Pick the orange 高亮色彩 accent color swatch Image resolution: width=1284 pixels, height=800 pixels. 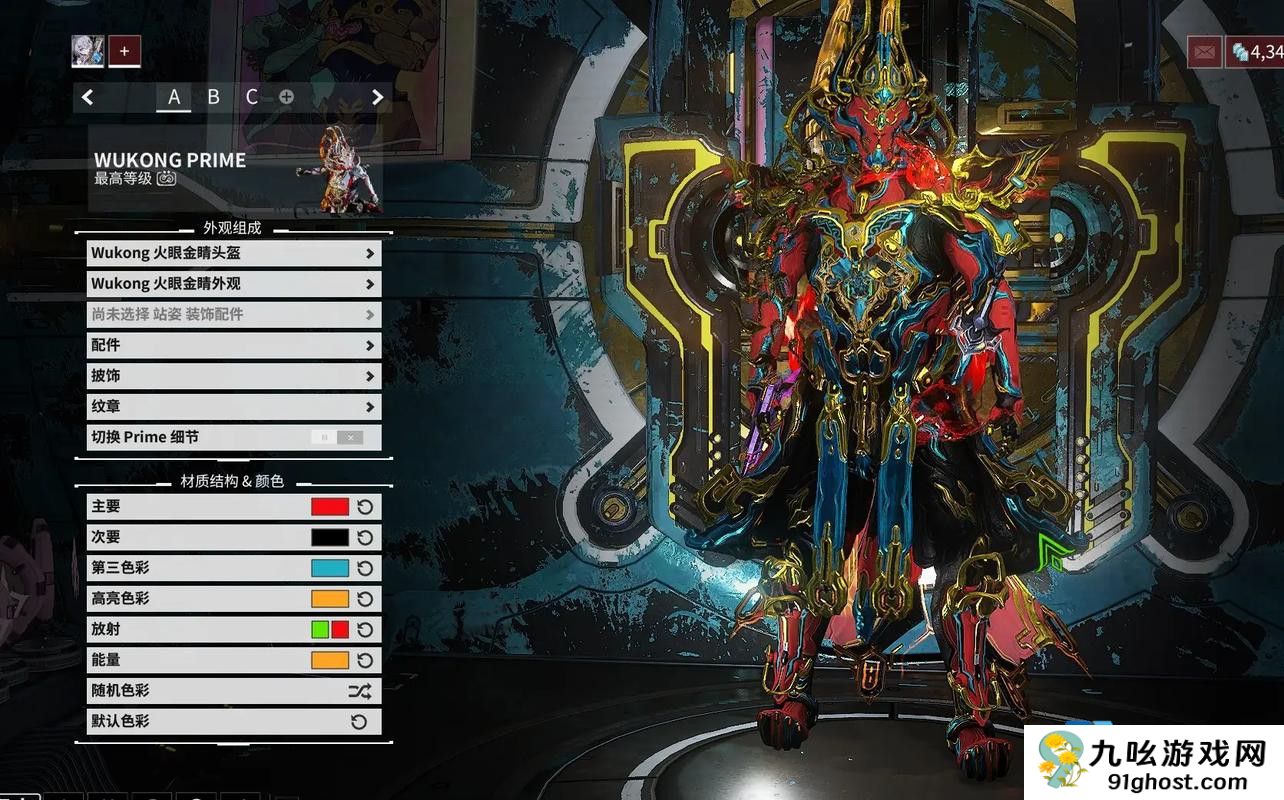point(330,599)
